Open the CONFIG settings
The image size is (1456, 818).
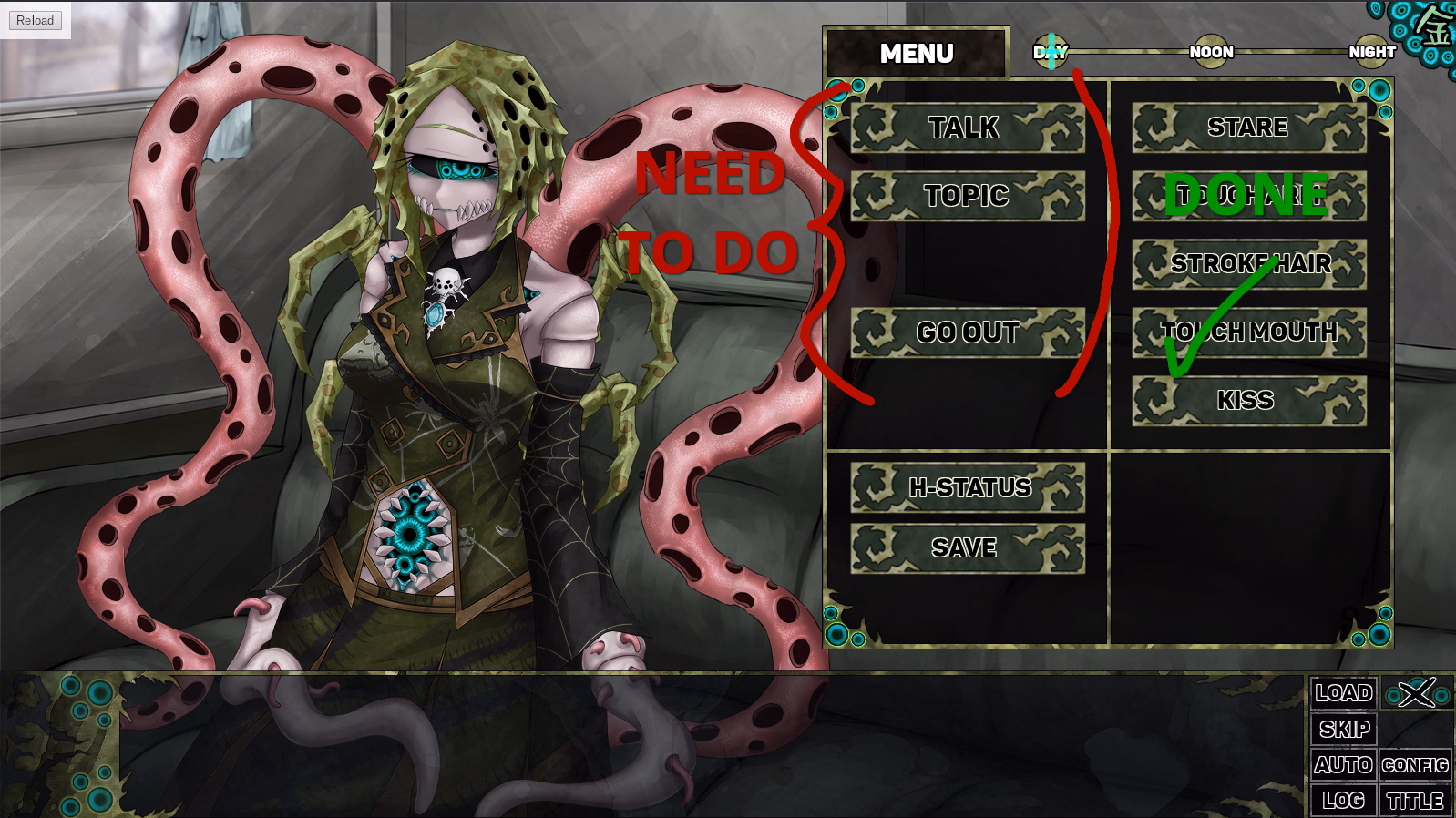1415,765
